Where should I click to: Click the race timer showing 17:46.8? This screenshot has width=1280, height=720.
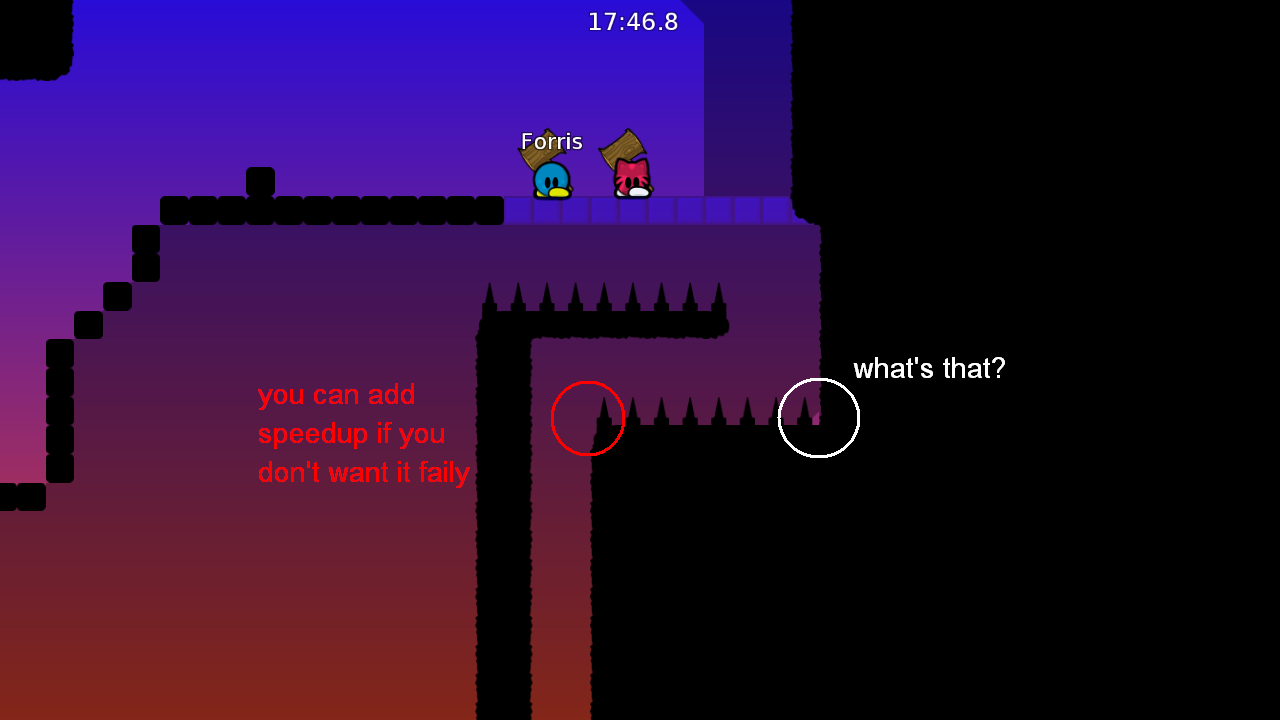[634, 21]
